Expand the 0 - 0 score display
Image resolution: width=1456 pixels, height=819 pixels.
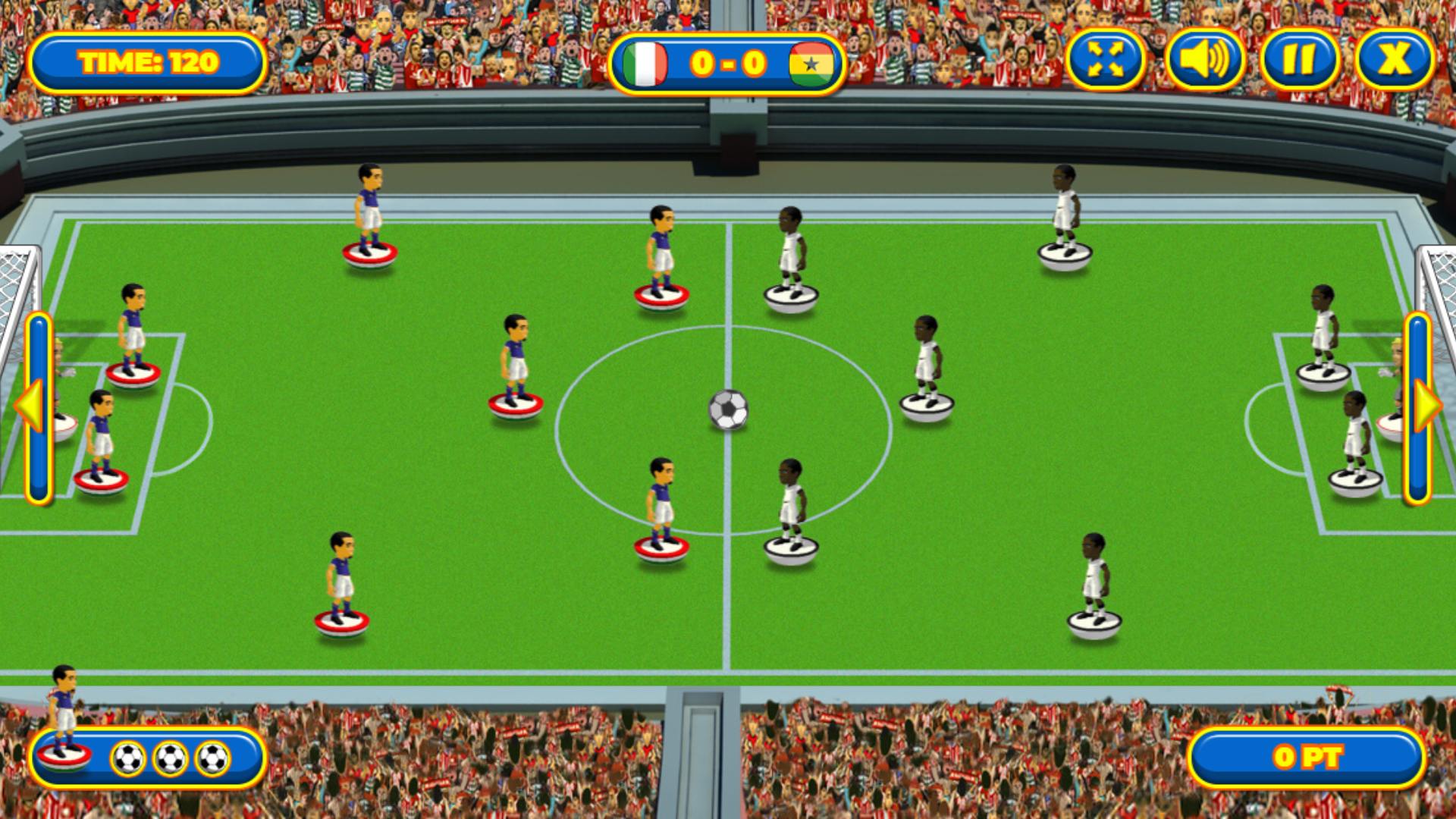[x=730, y=64]
